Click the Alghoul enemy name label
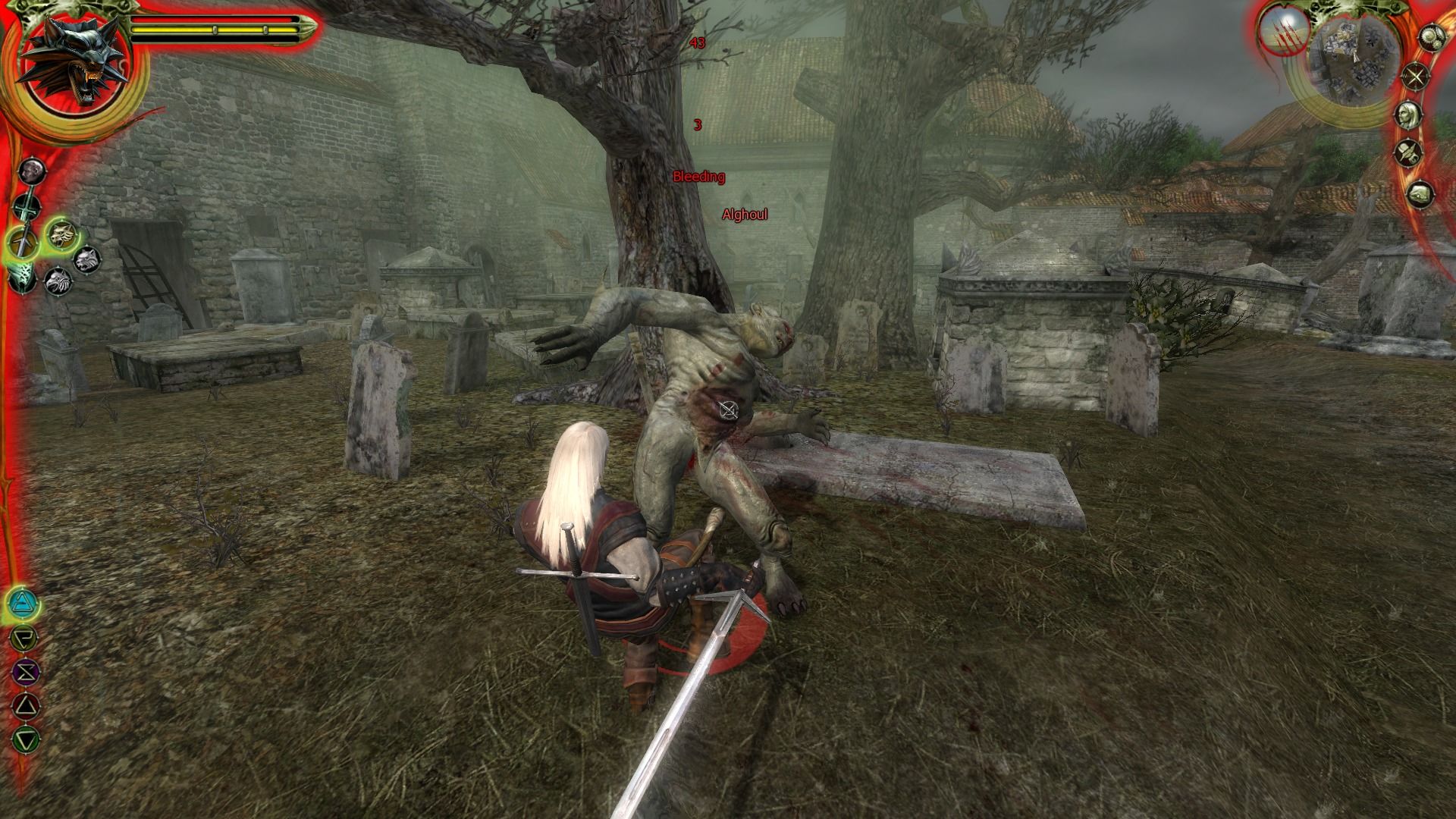 click(744, 215)
